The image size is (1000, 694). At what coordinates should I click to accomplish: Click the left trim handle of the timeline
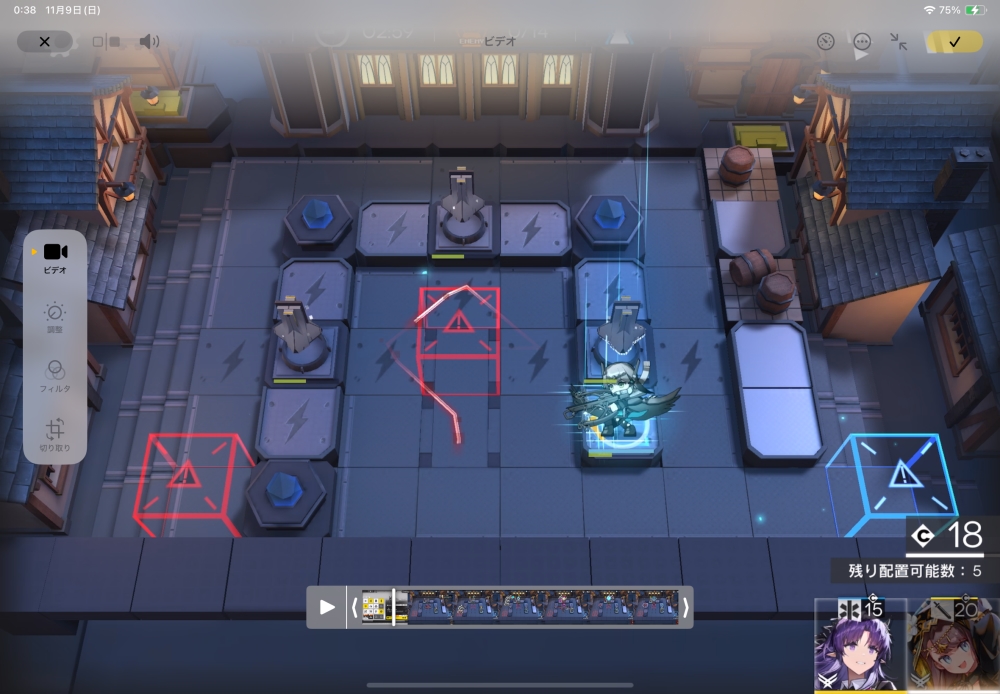tap(354, 607)
